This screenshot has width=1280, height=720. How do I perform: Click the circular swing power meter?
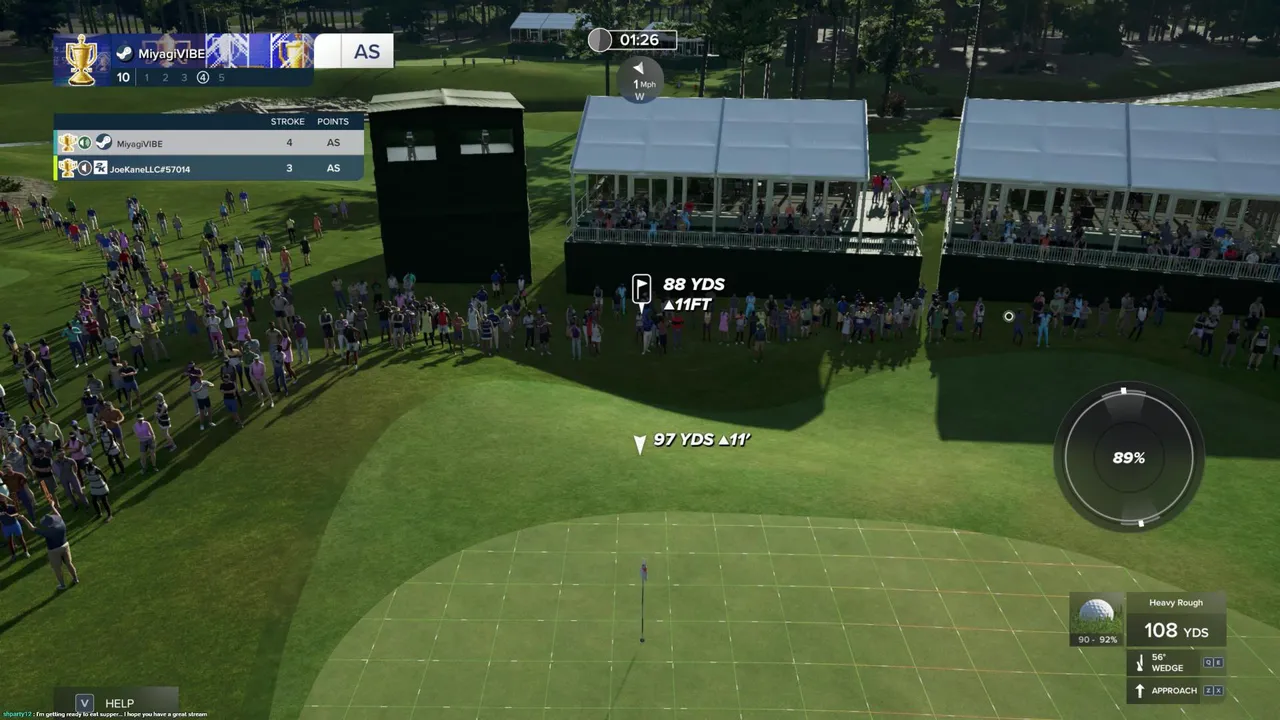tap(1129, 458)
